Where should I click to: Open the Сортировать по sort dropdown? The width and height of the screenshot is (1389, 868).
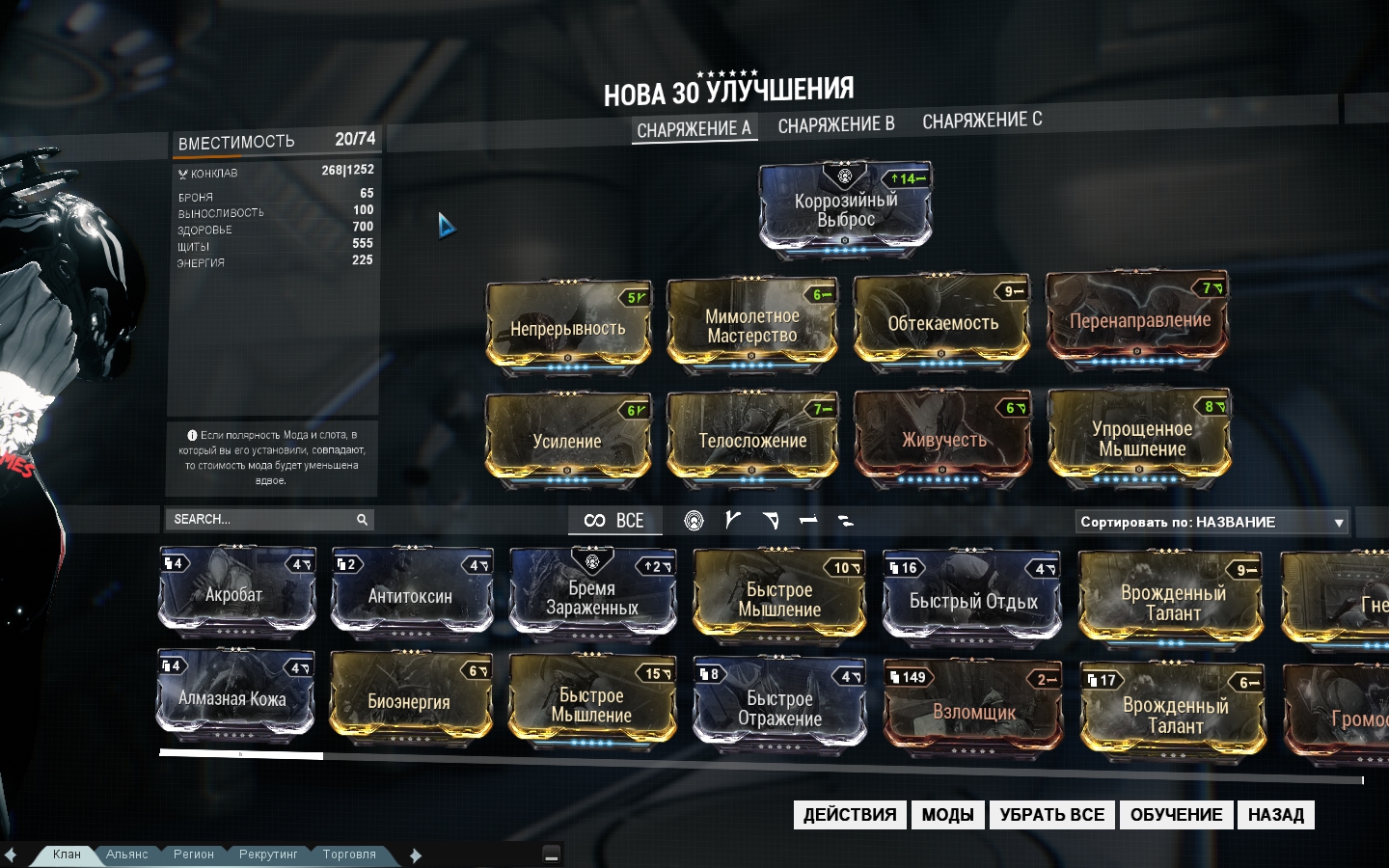[x=1212, y=522]
